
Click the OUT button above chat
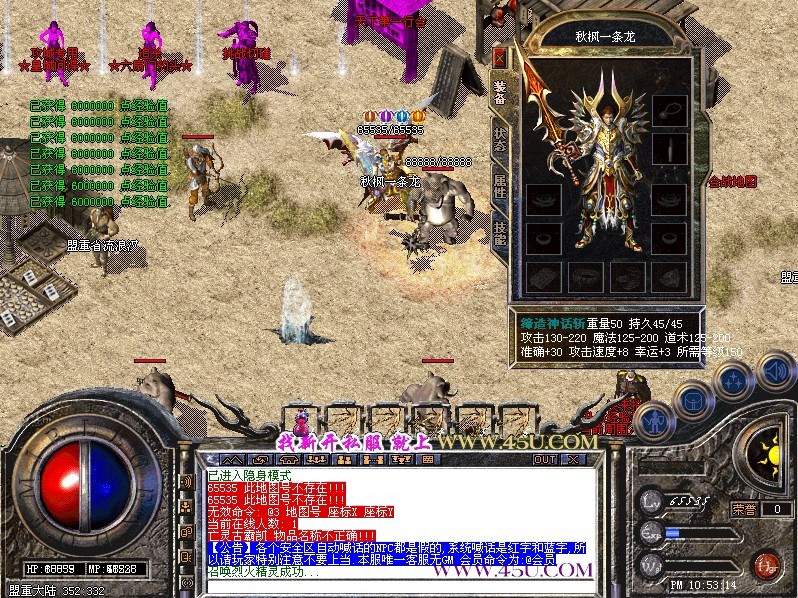click(x=544, y=459)
